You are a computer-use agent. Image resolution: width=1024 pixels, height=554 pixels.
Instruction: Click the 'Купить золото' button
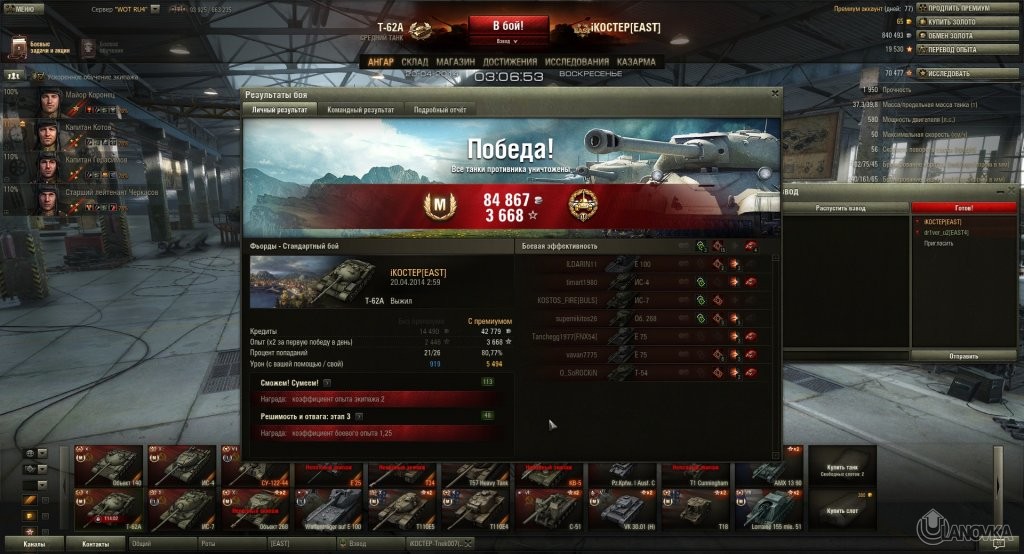(x=951, y=22)
